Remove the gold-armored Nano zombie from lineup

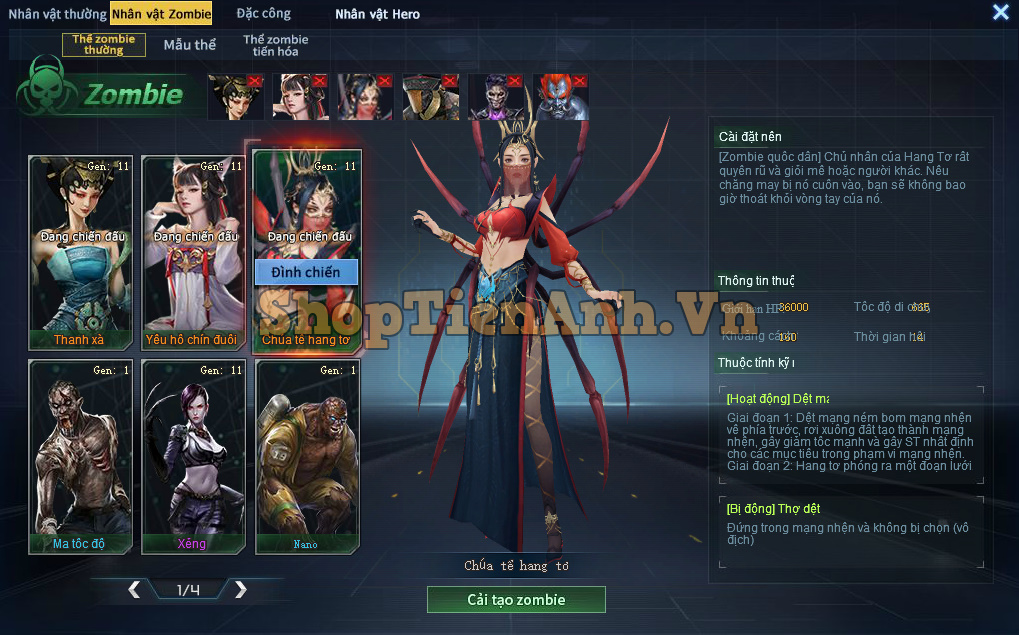(450, 80)
